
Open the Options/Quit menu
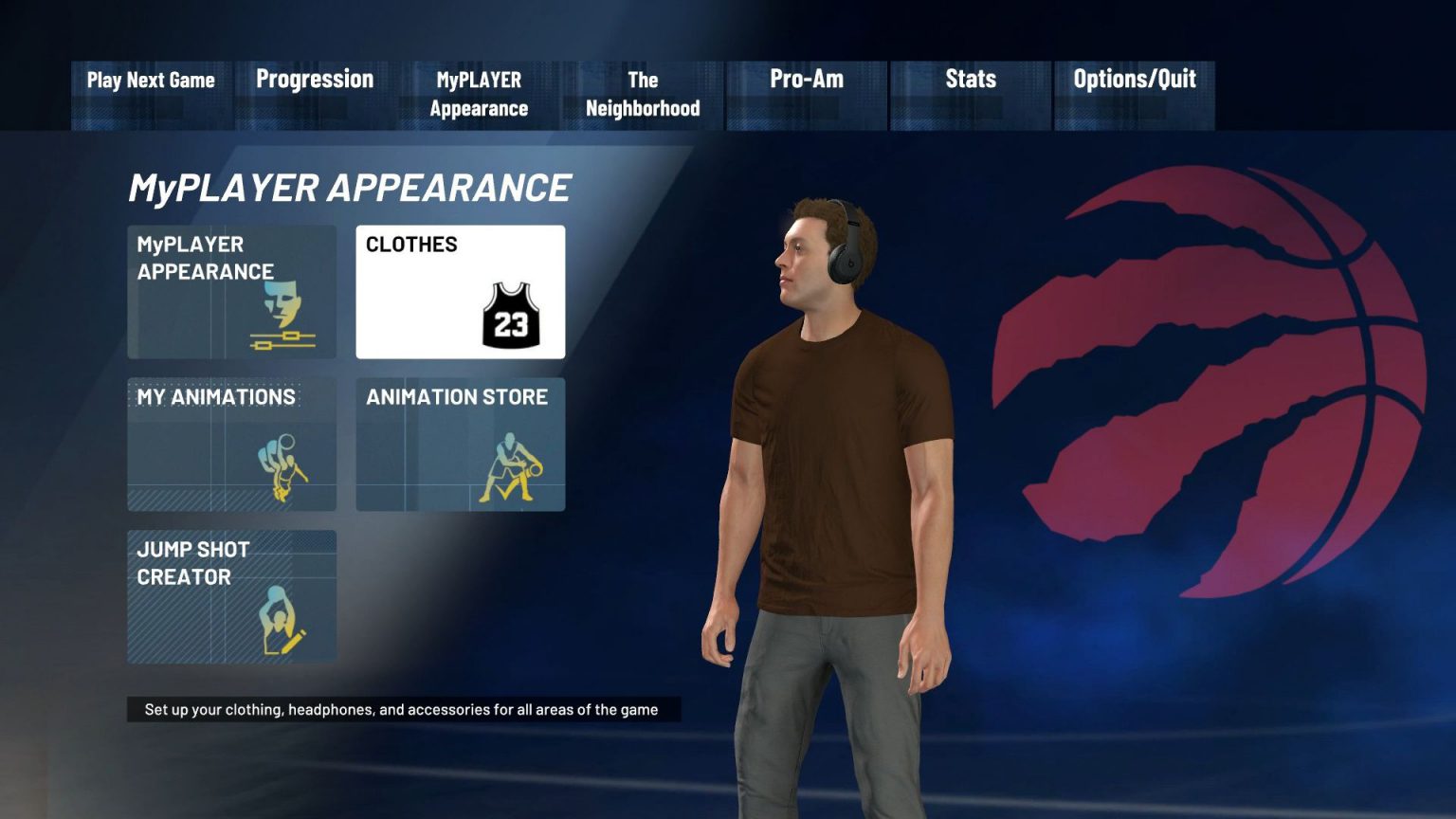[1134, 81]
